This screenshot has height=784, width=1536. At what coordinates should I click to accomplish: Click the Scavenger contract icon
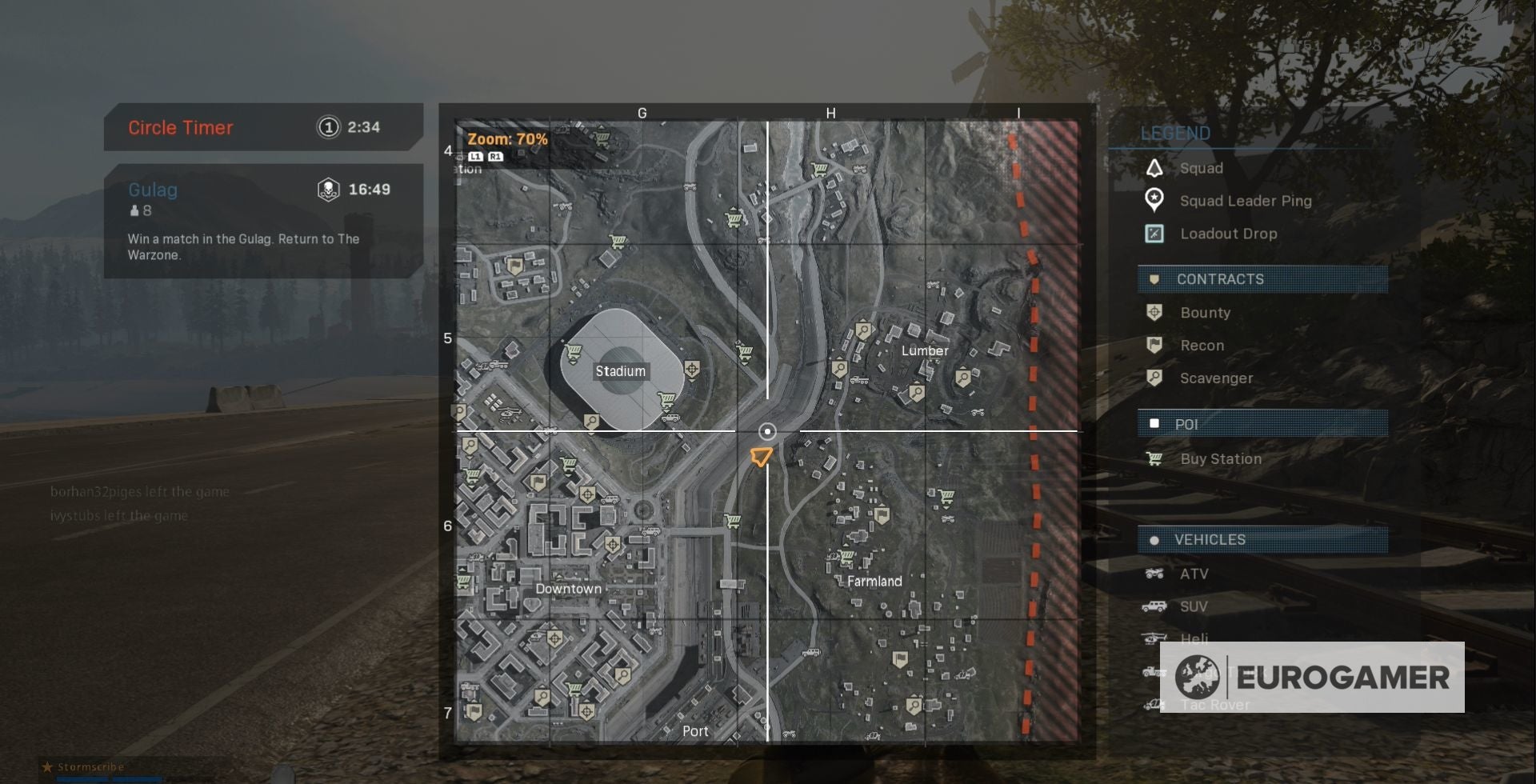(1155, 378)
